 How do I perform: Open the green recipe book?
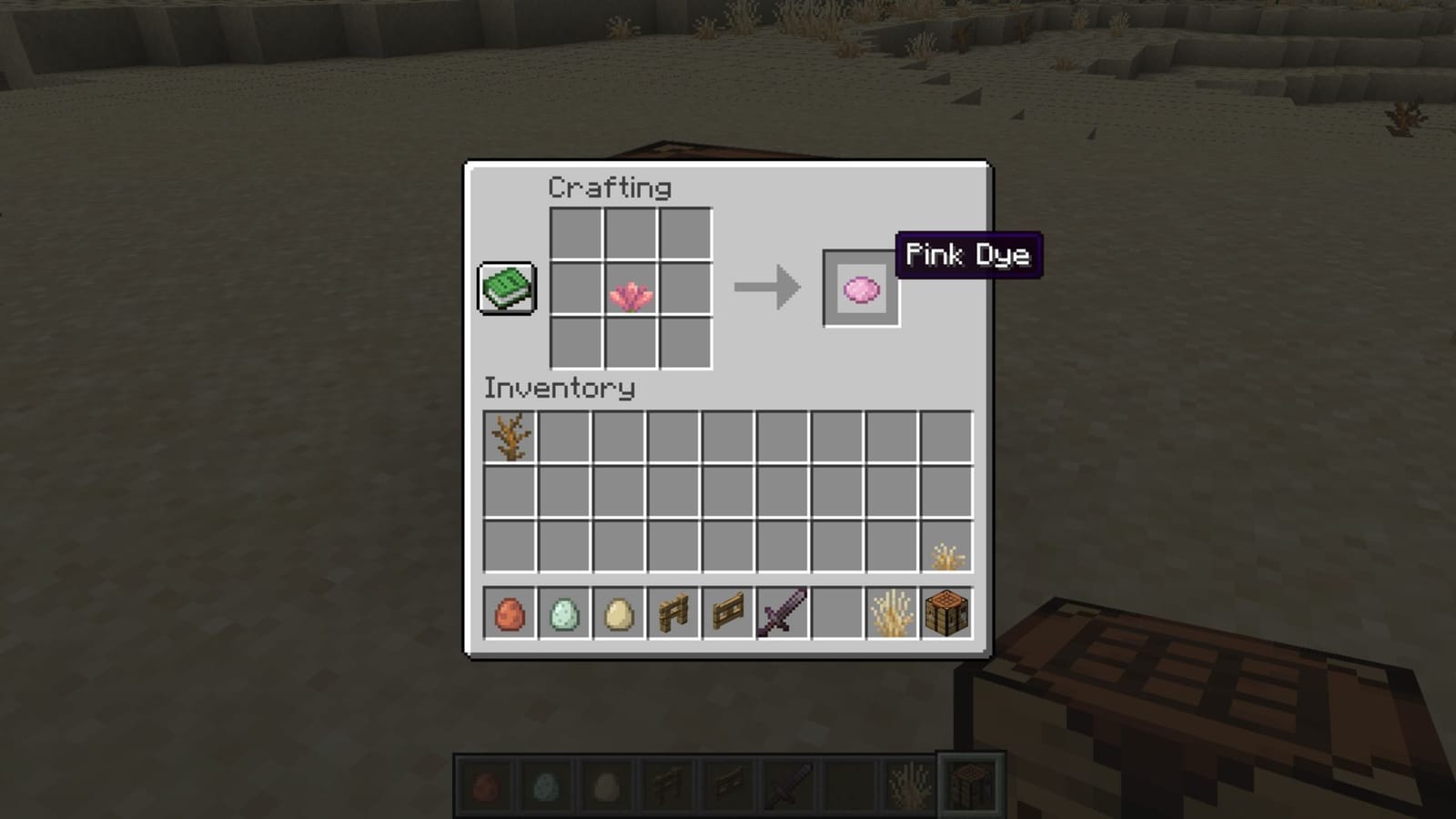(x=506, y=288)
